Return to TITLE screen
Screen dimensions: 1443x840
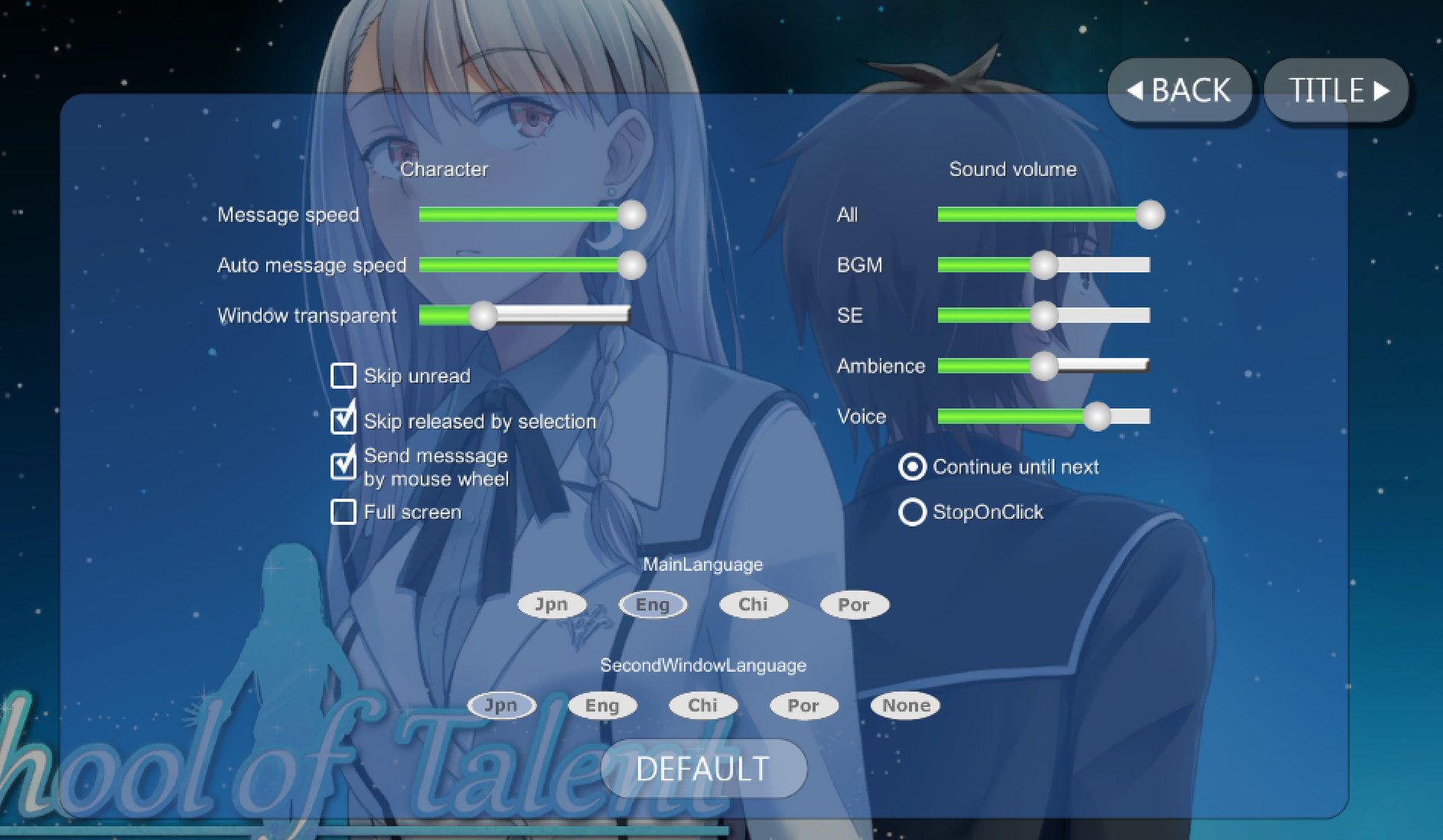click(1335, 90)
